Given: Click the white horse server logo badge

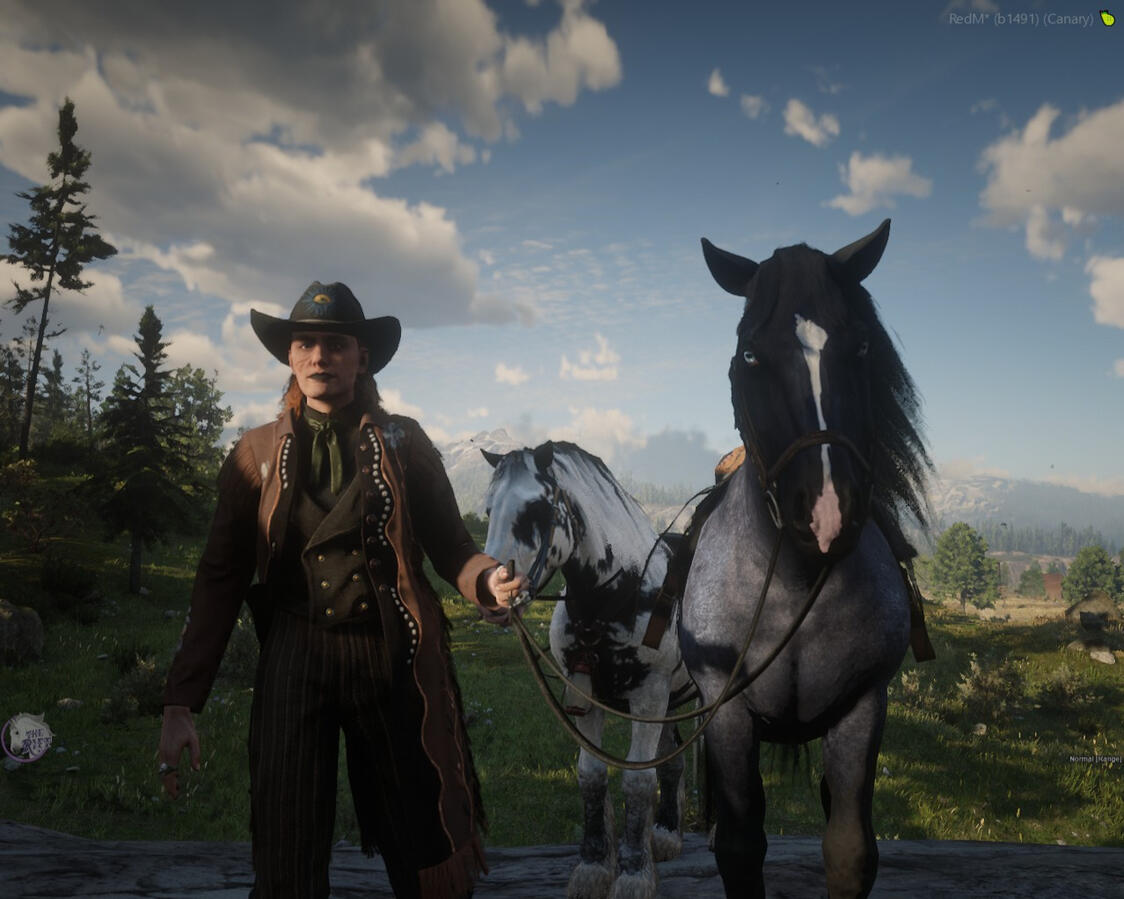Looking at the screenshot, I should pos(26,738).
